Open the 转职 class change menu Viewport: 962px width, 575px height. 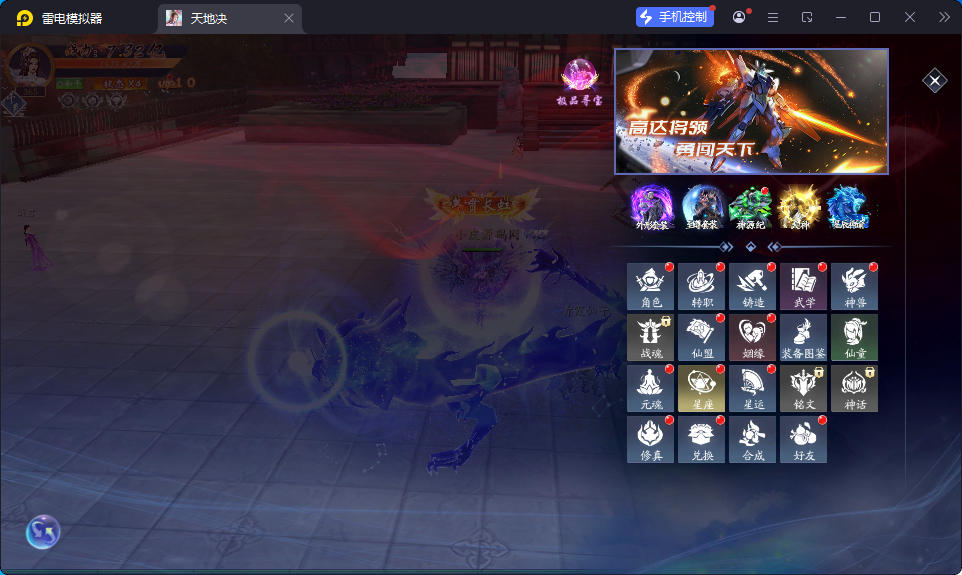[702, 286]
